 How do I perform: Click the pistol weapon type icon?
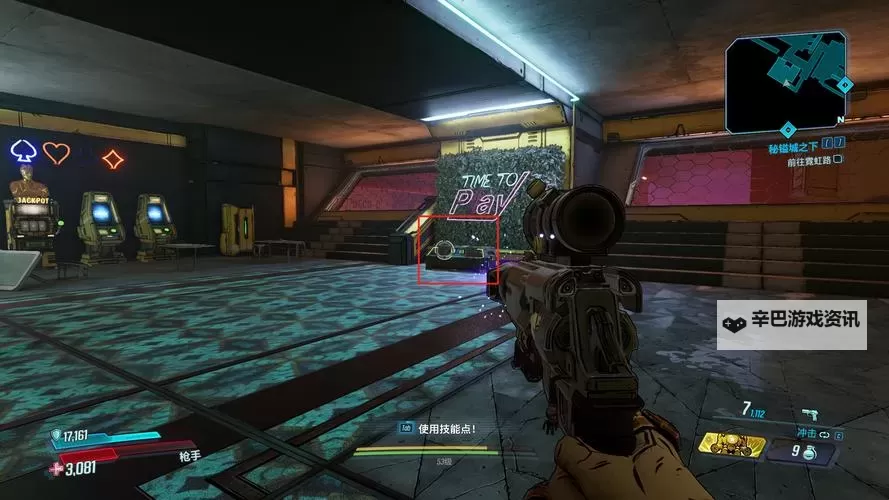pos(808,413)
